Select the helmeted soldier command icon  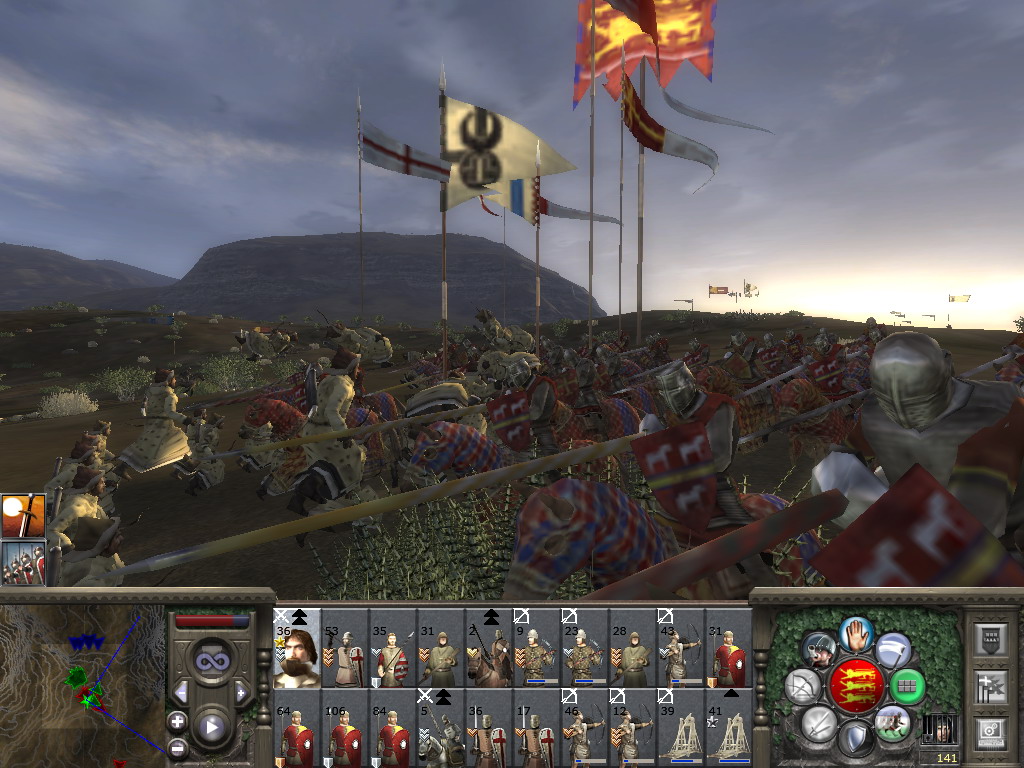point(820,650)
